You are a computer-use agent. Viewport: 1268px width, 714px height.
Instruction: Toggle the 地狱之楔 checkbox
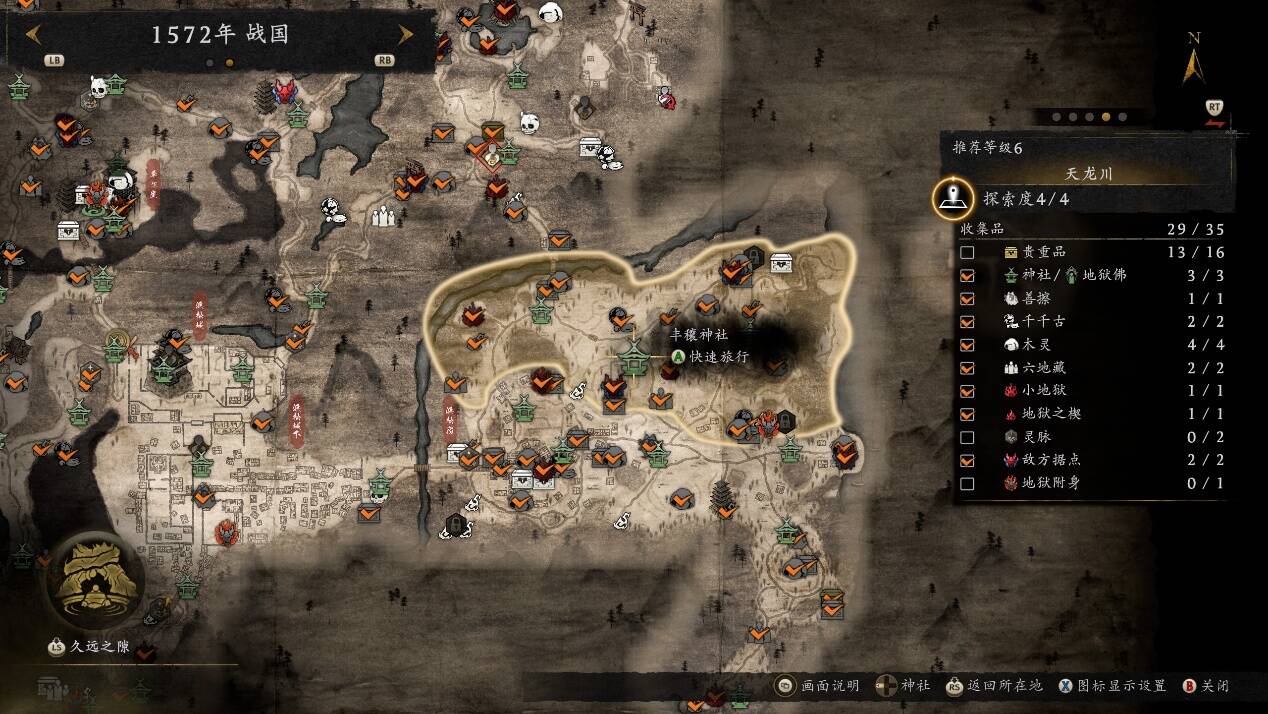point(967,414)
